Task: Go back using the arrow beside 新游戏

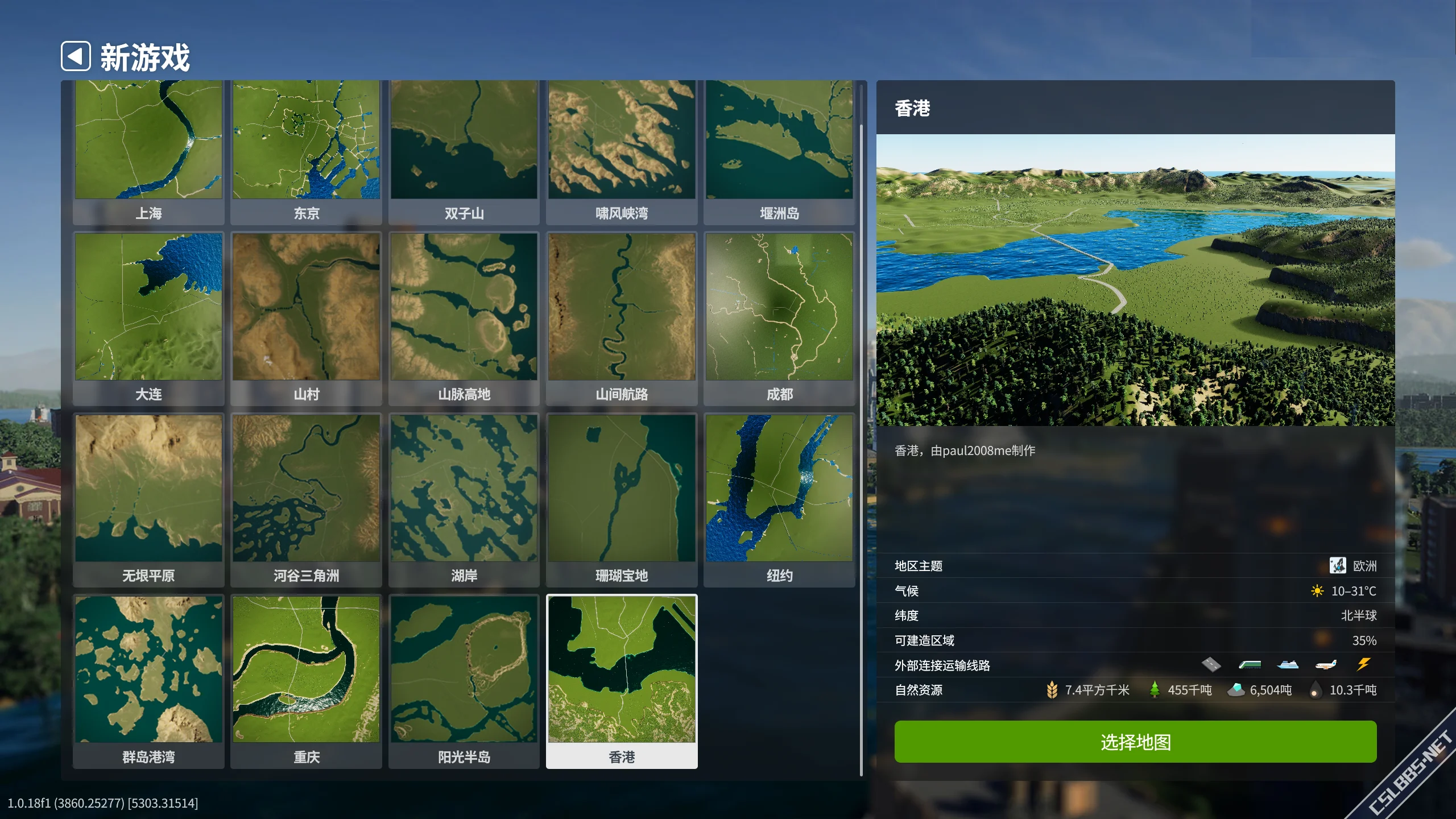Action: 76,56
